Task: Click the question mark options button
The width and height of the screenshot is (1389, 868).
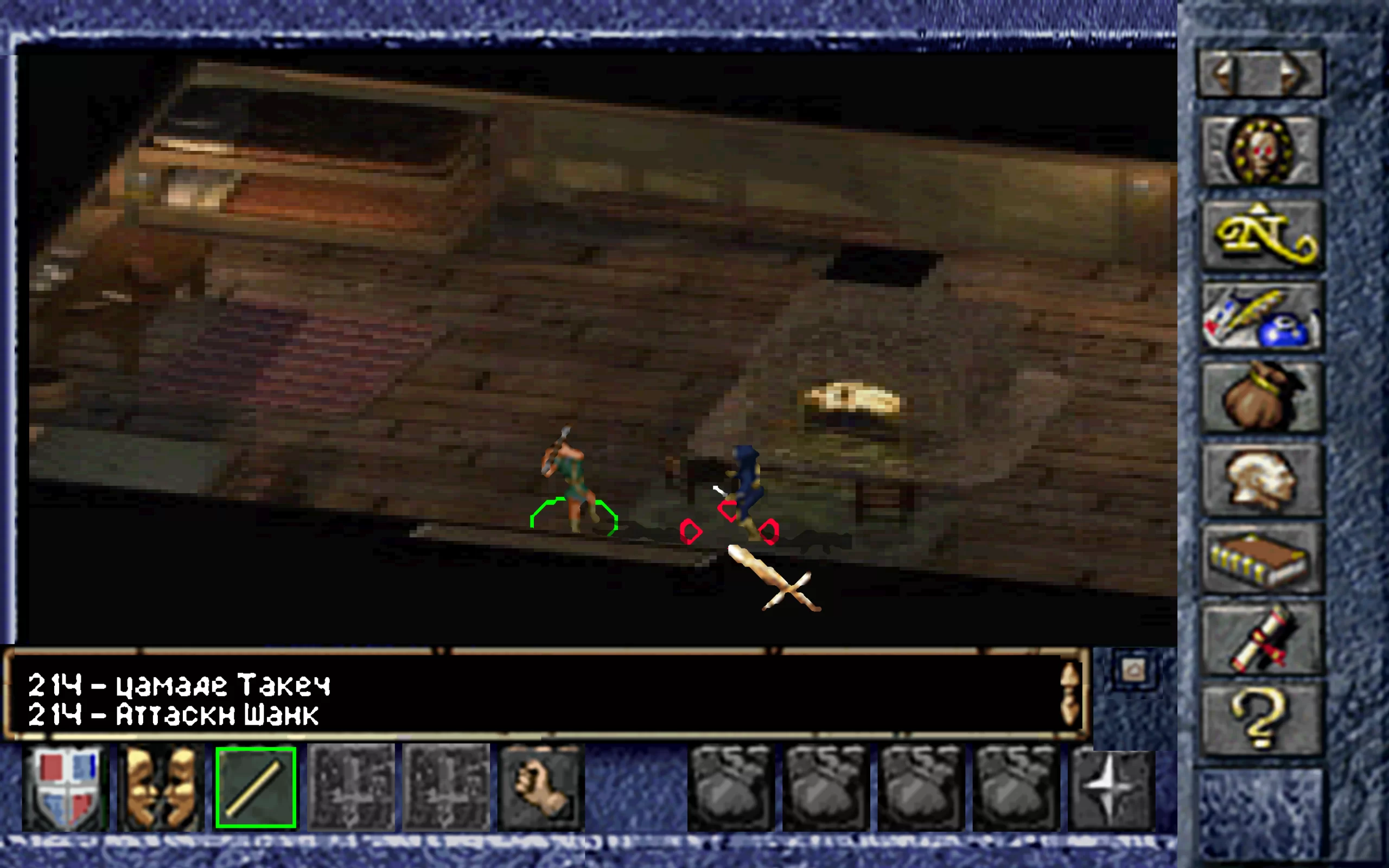Action: [x=1261, y=720]
